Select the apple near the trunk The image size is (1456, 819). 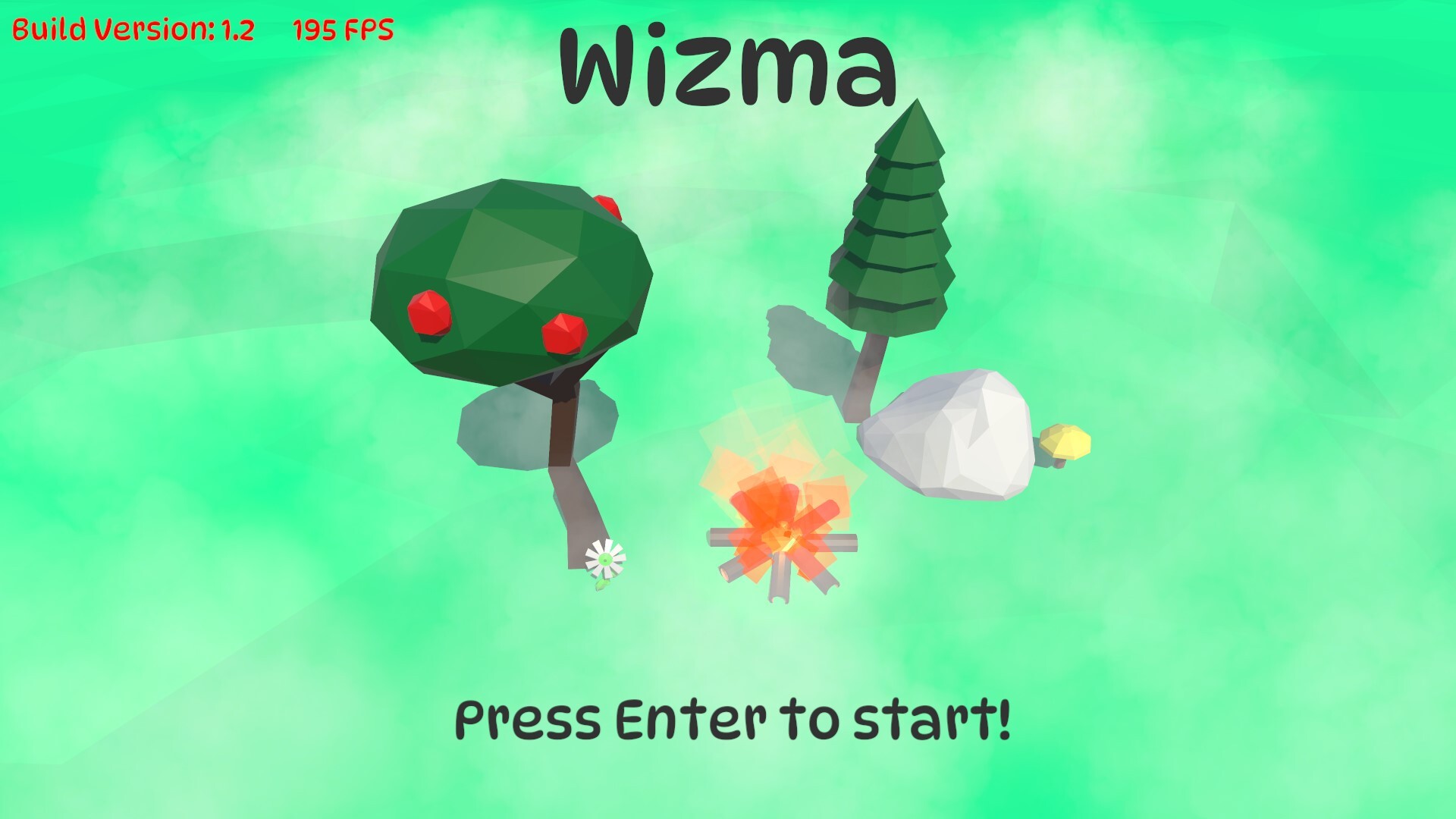pyautogui.click(x=565, y=334)
